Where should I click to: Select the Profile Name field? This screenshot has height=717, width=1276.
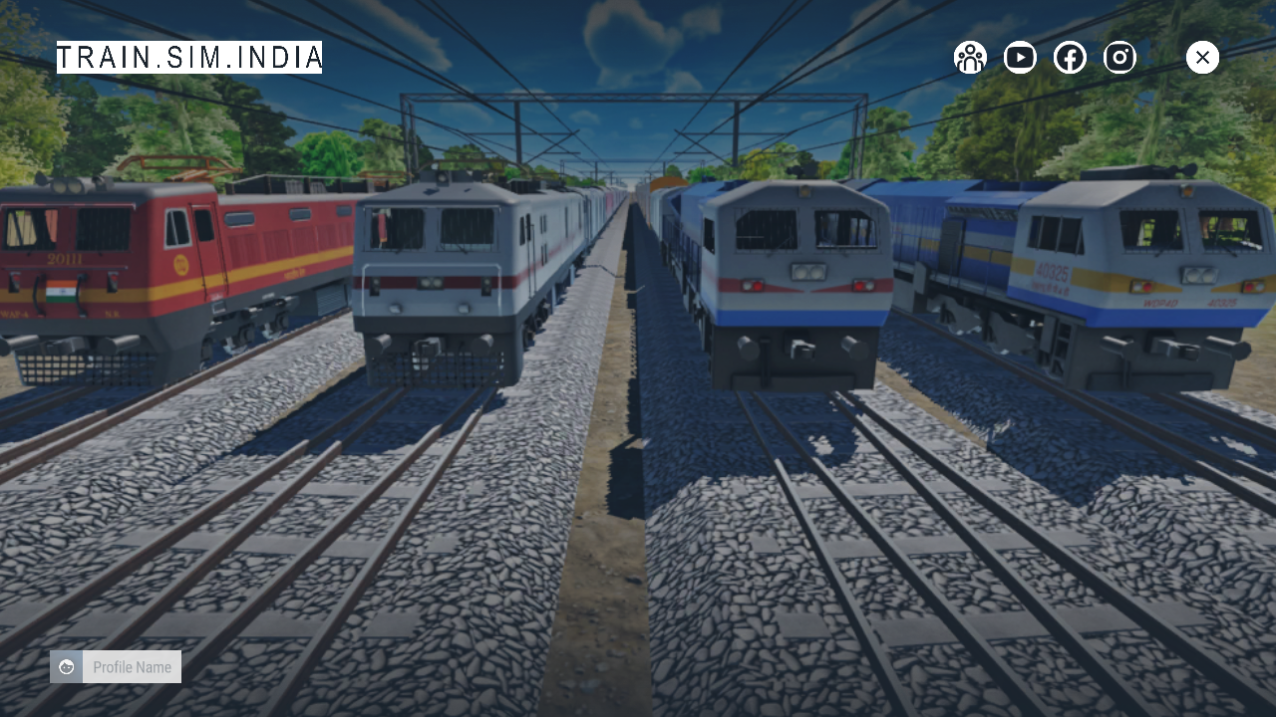[x=132, y=667]
